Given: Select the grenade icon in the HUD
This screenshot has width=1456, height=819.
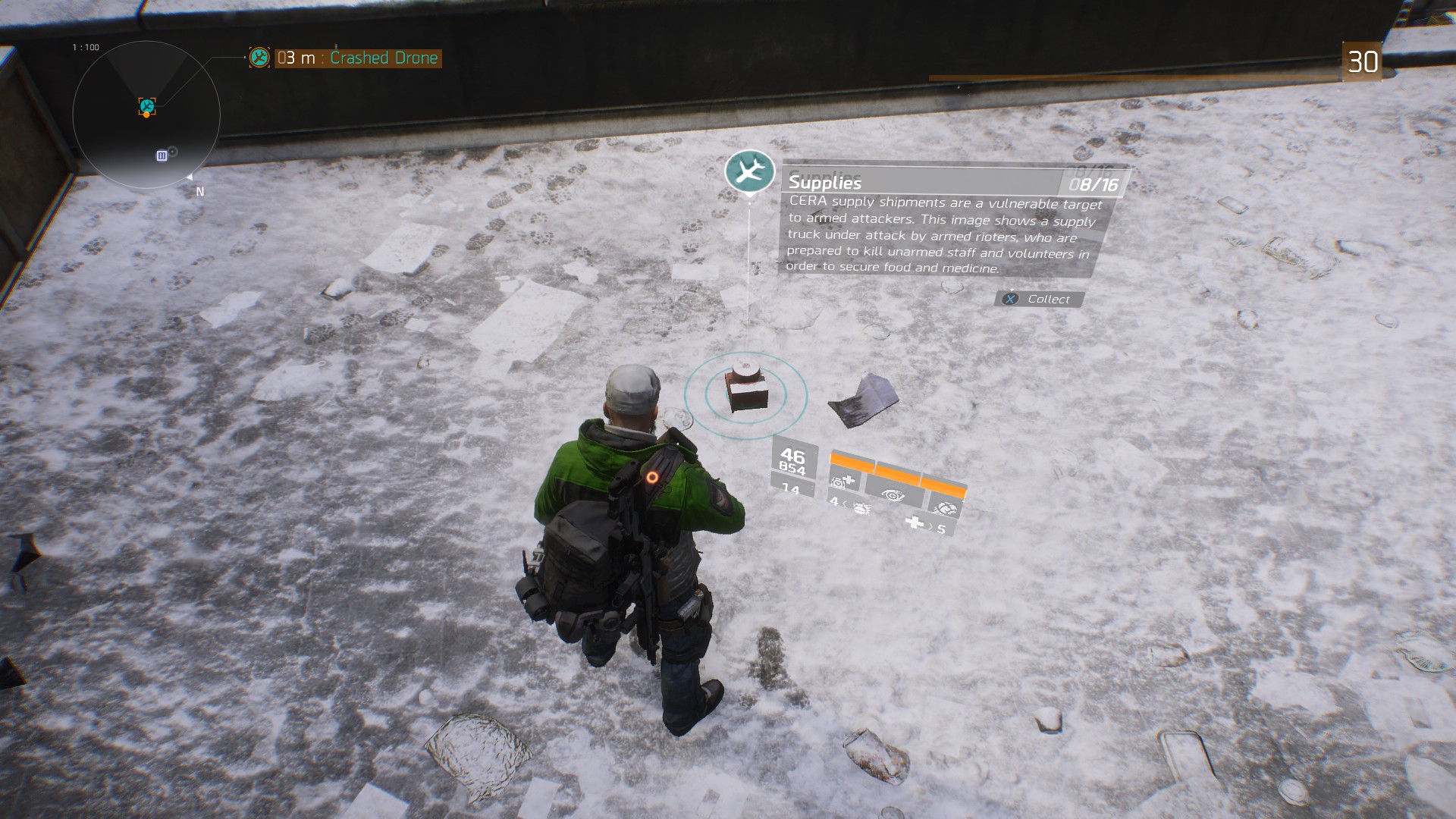Looking at the screenshot, I should [861, 508].
